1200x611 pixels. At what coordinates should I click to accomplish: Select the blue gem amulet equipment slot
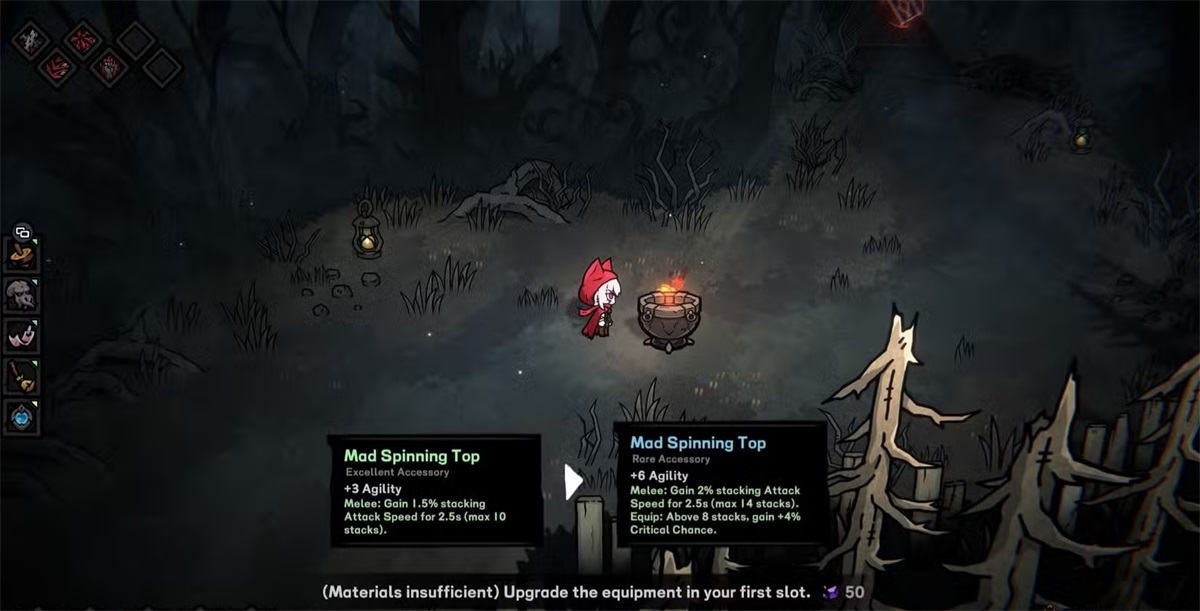[22, 416]
